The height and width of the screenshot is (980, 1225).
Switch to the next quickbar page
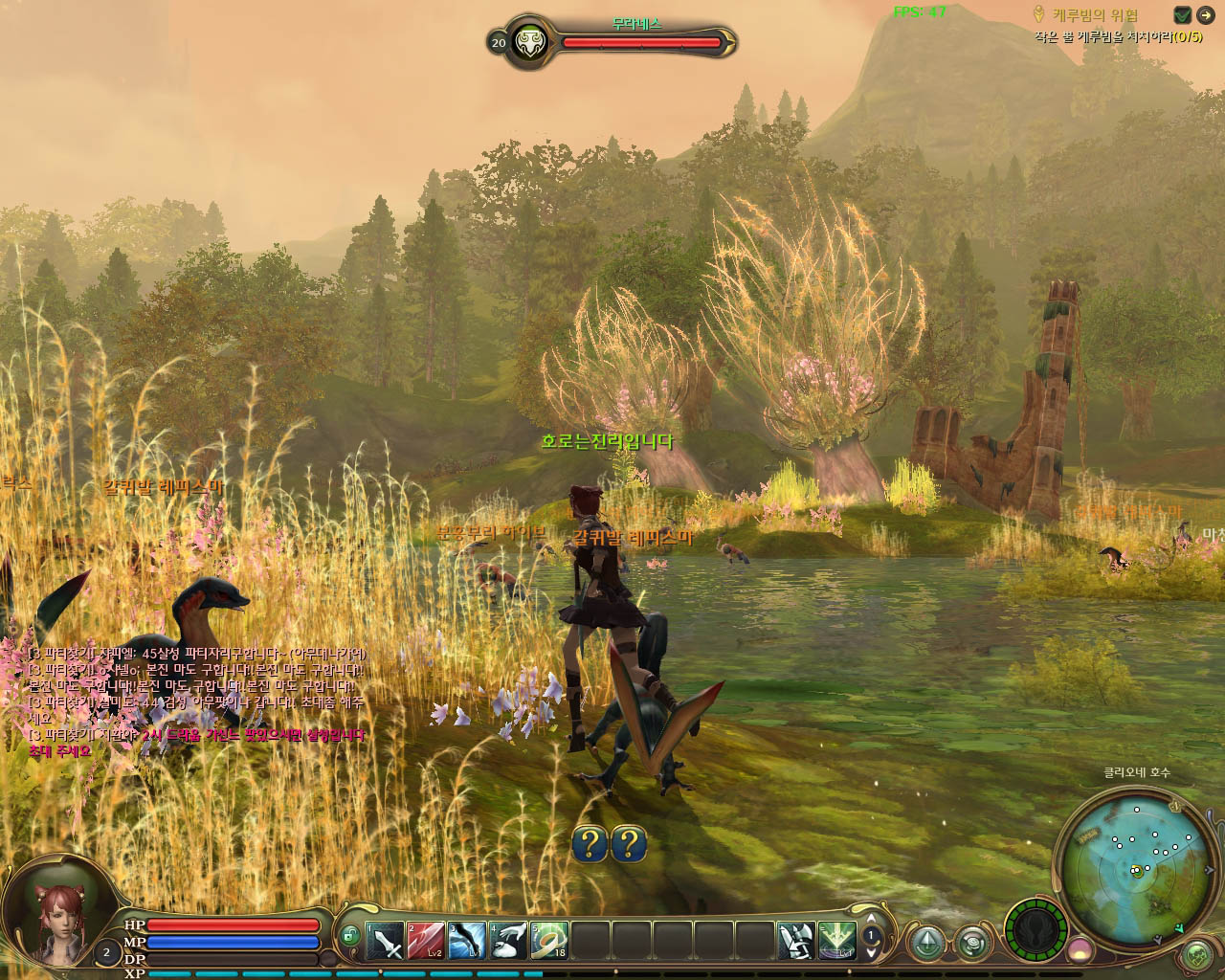coord(871,951)
